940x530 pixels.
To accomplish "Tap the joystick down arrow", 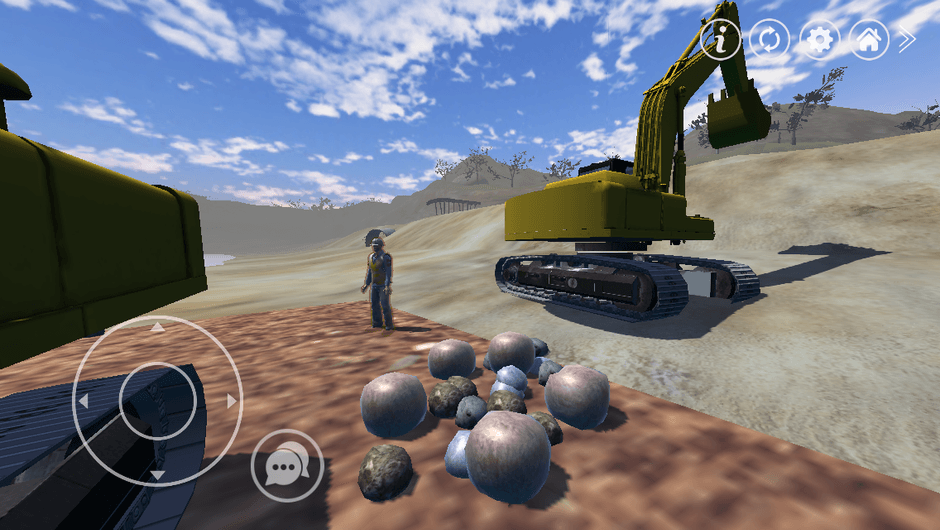I will tap(157, 474).
